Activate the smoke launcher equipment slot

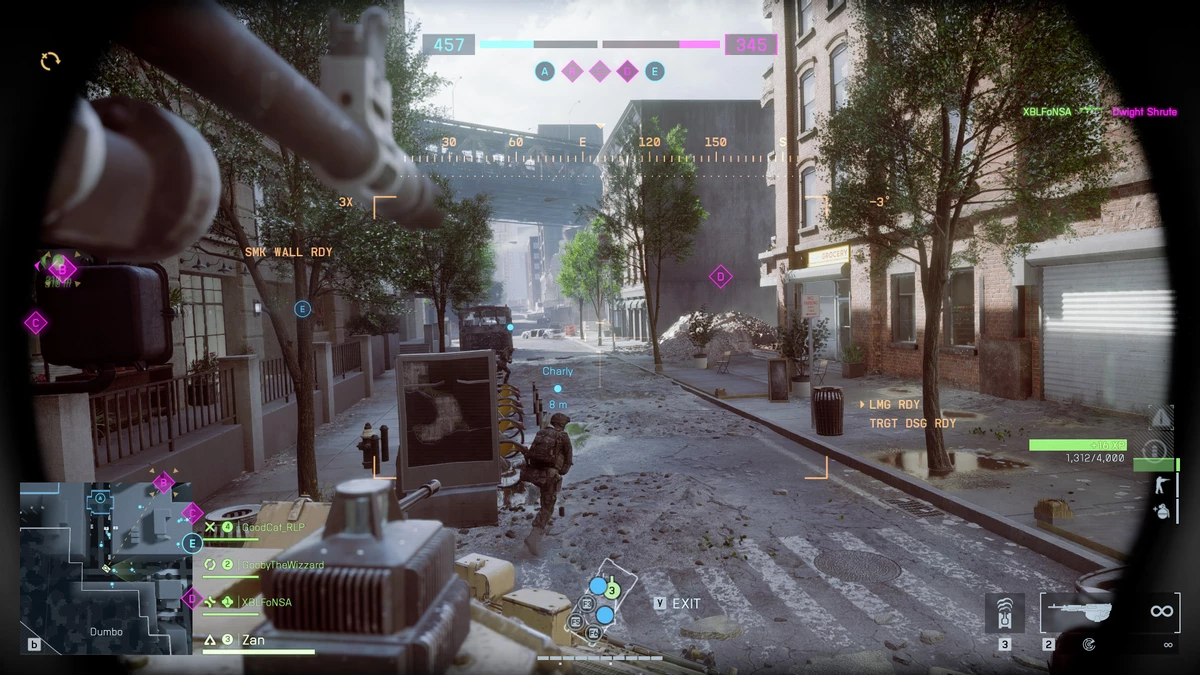pyautogui.click(x=1004, y=612)
